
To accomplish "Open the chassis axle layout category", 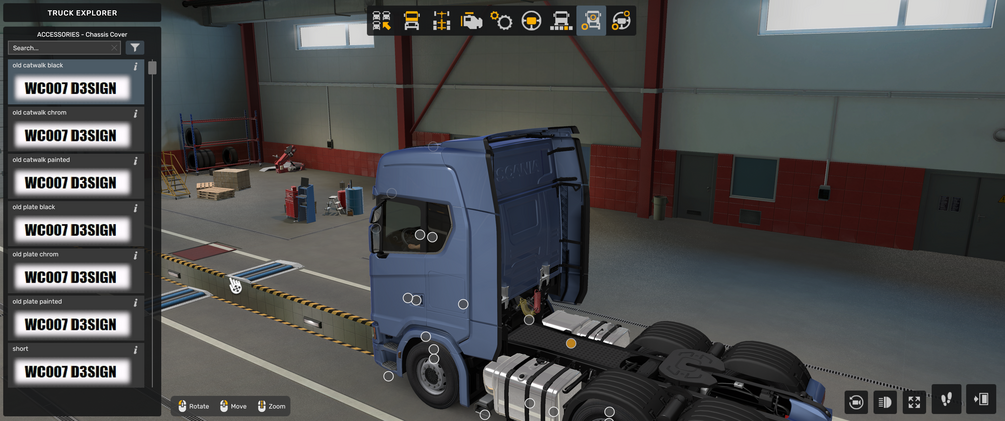I will pyautogui.click(x=441, y=21).
